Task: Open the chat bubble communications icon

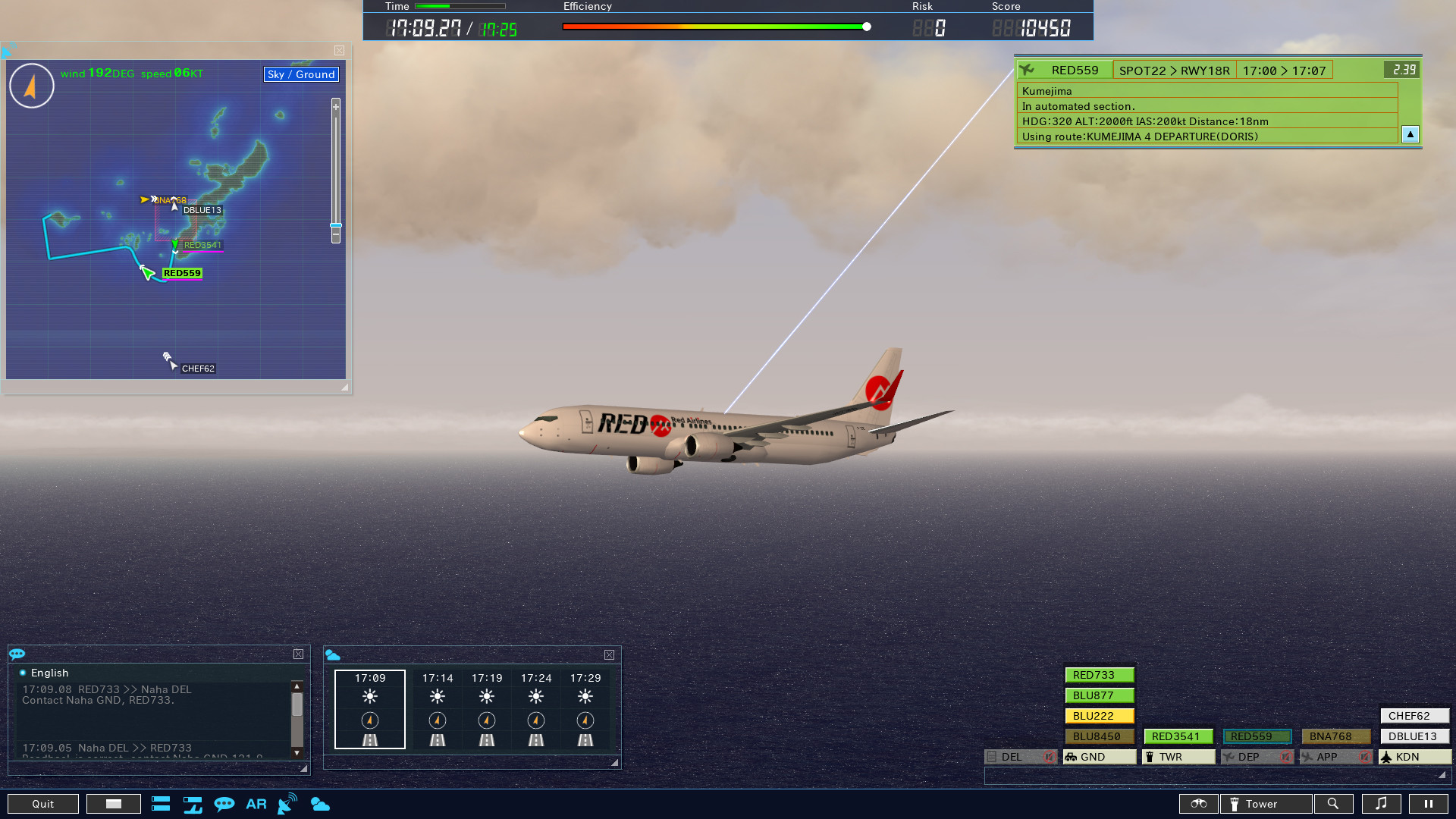Action: (x=225, y=804)
